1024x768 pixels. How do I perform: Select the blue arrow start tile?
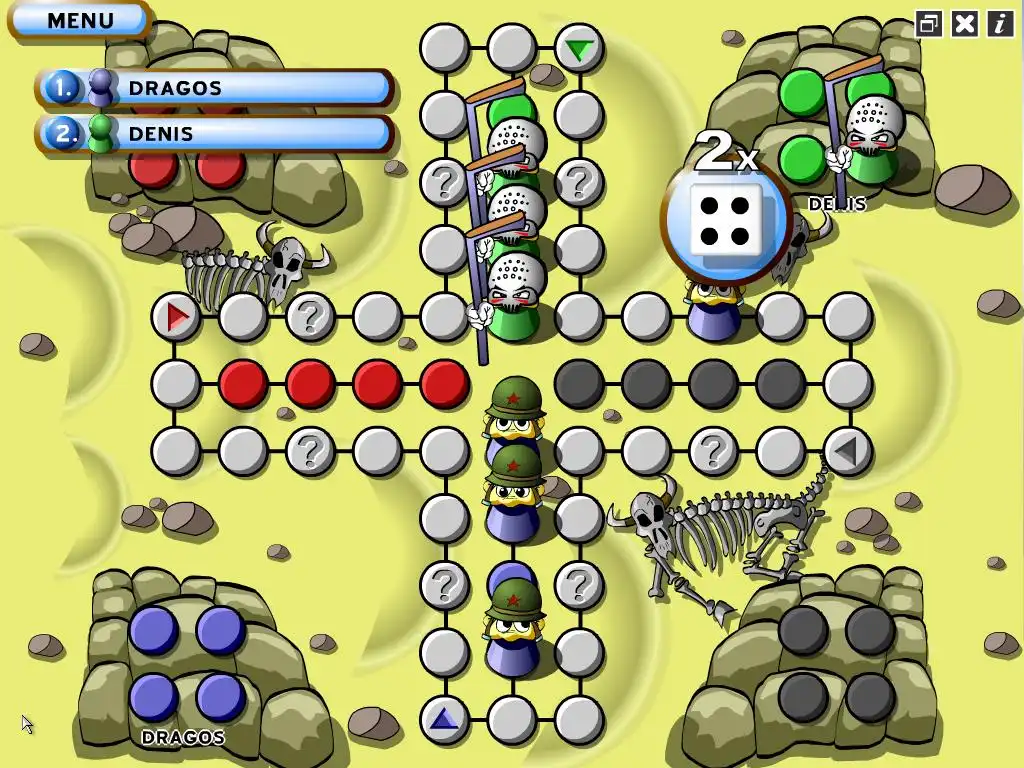(x=444, y=718)
